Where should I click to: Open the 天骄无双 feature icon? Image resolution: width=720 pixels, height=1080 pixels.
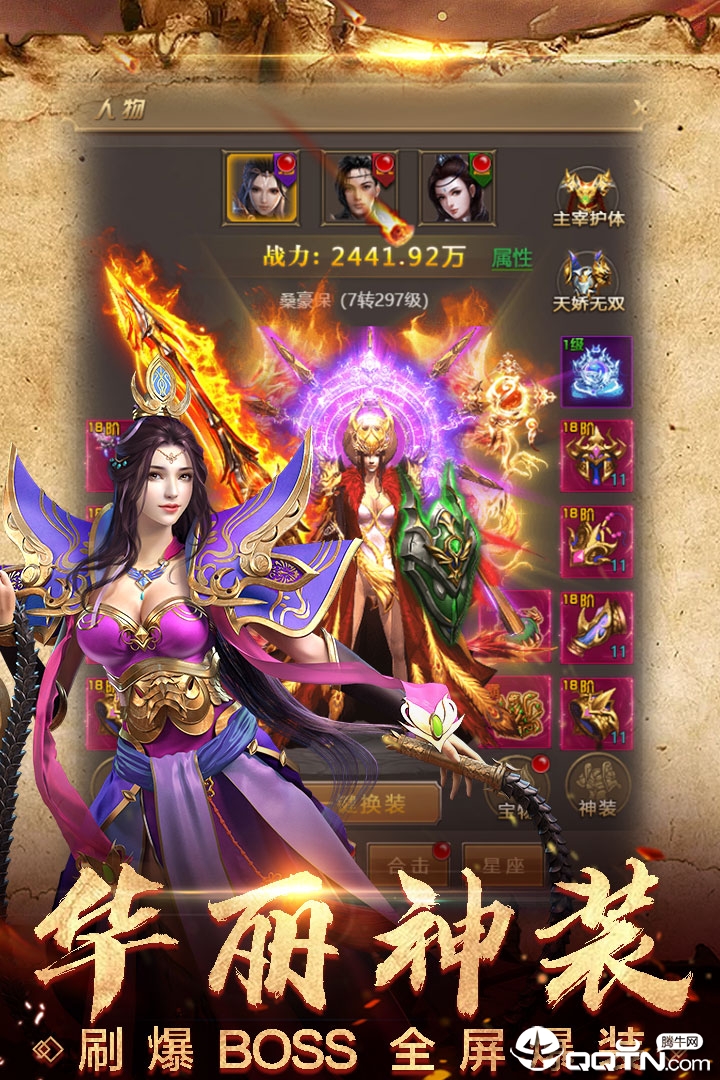588,280
